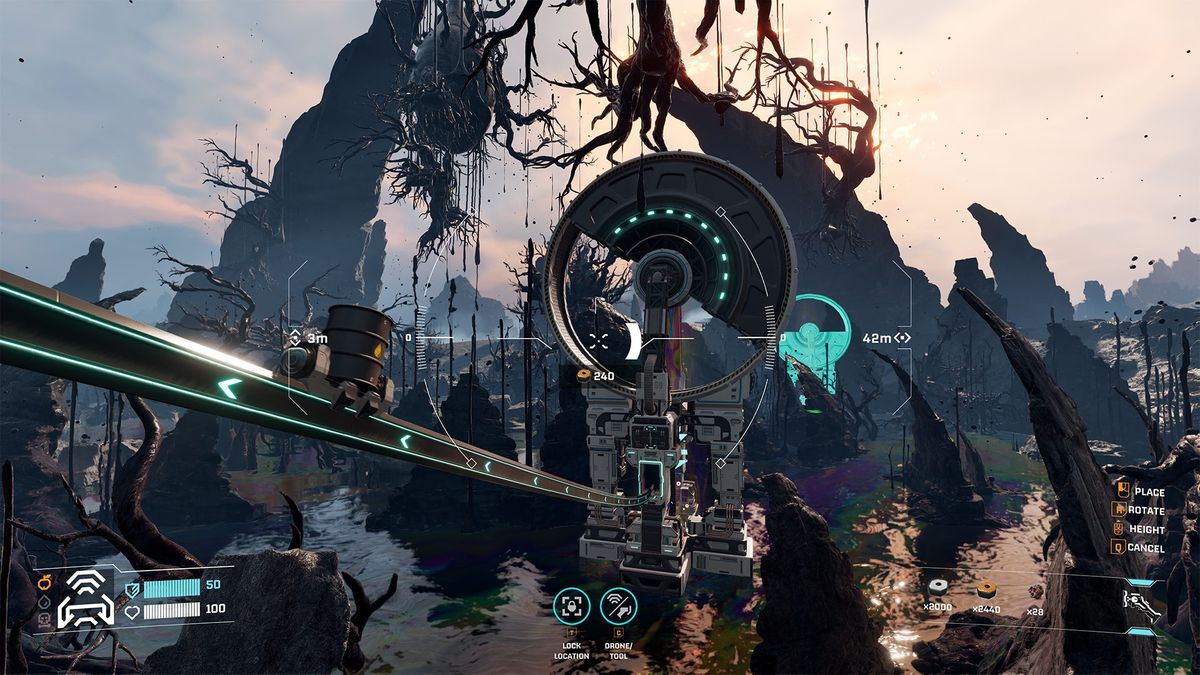1200x675 pixels.
Task: Activate the Lock Location icon
Action: click(571, 606)
